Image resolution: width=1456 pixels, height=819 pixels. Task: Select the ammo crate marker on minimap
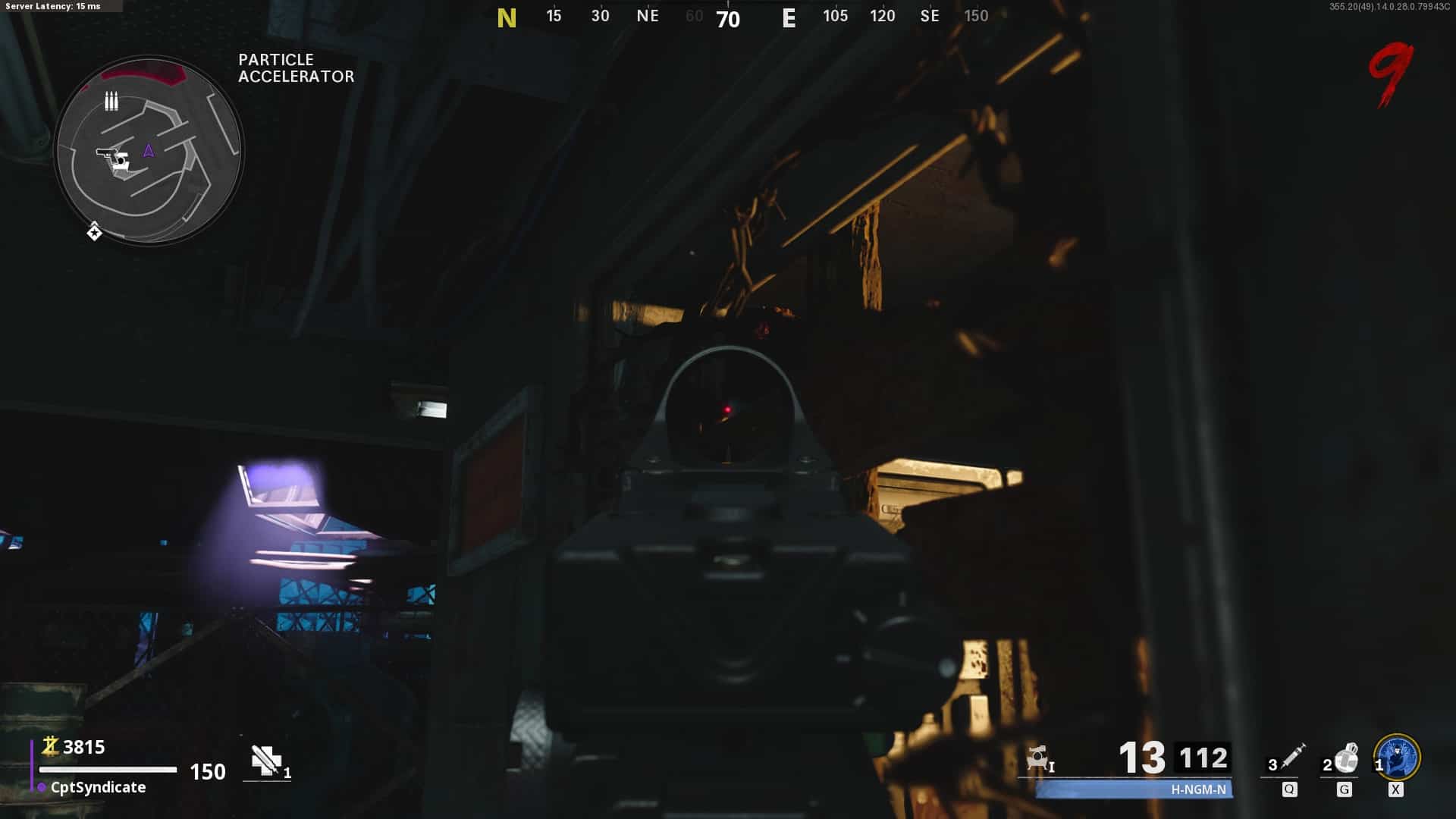tap(111, 101)
